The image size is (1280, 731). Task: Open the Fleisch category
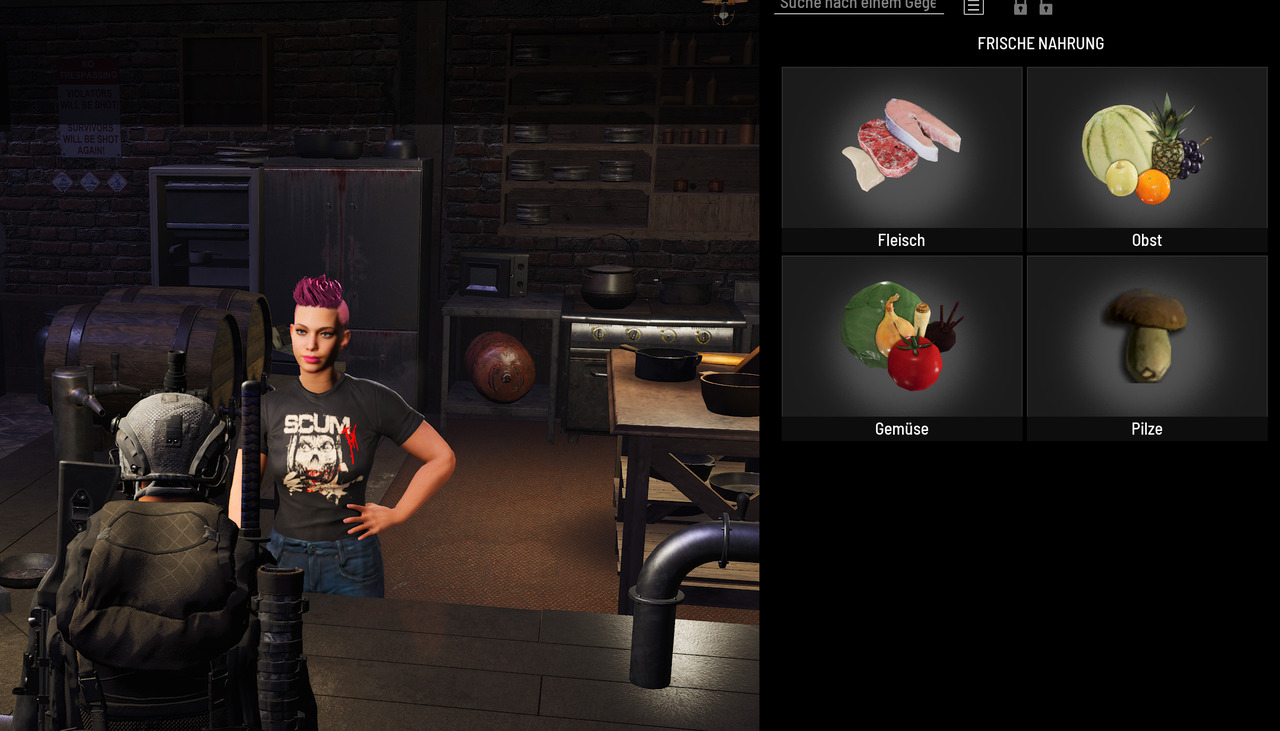pos(901,158)
